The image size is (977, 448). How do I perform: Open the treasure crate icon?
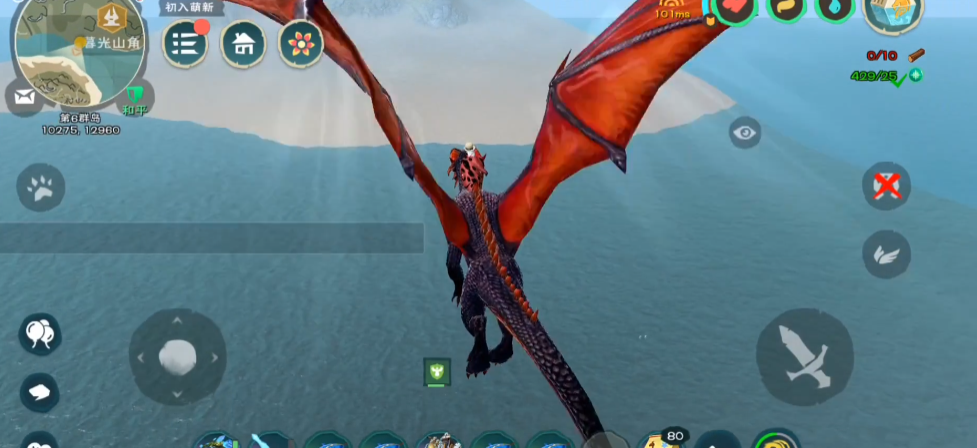(893, 12)
